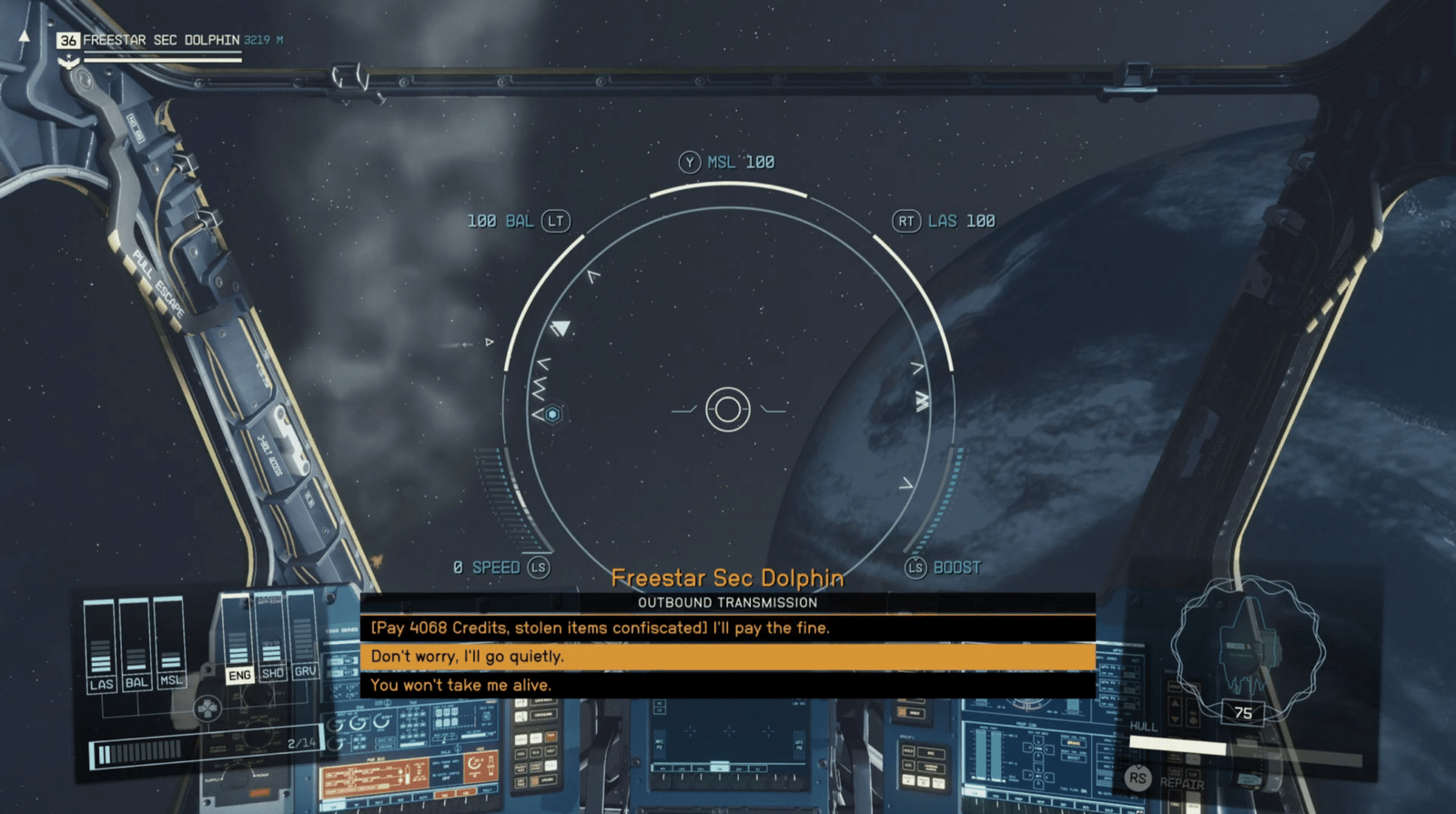
Task: Click the central targeting reticle
Action: [726, 409]
